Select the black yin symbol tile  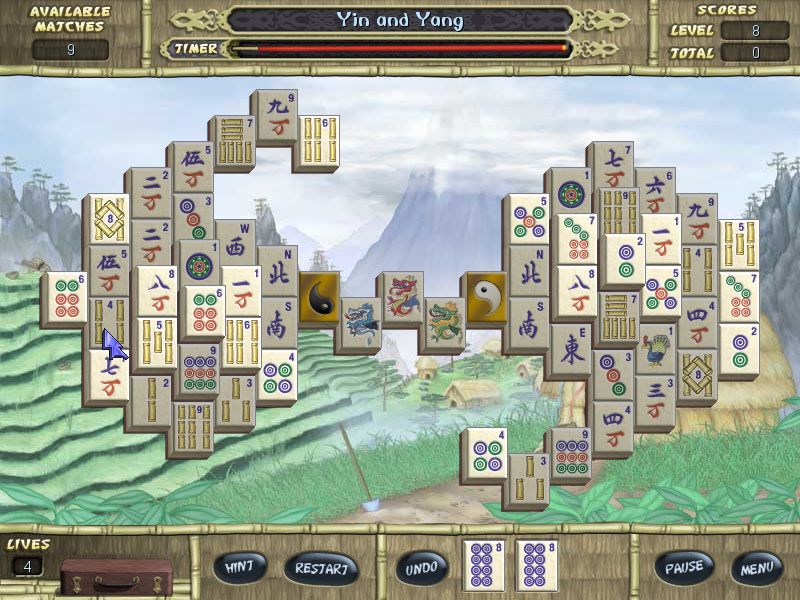320,295
